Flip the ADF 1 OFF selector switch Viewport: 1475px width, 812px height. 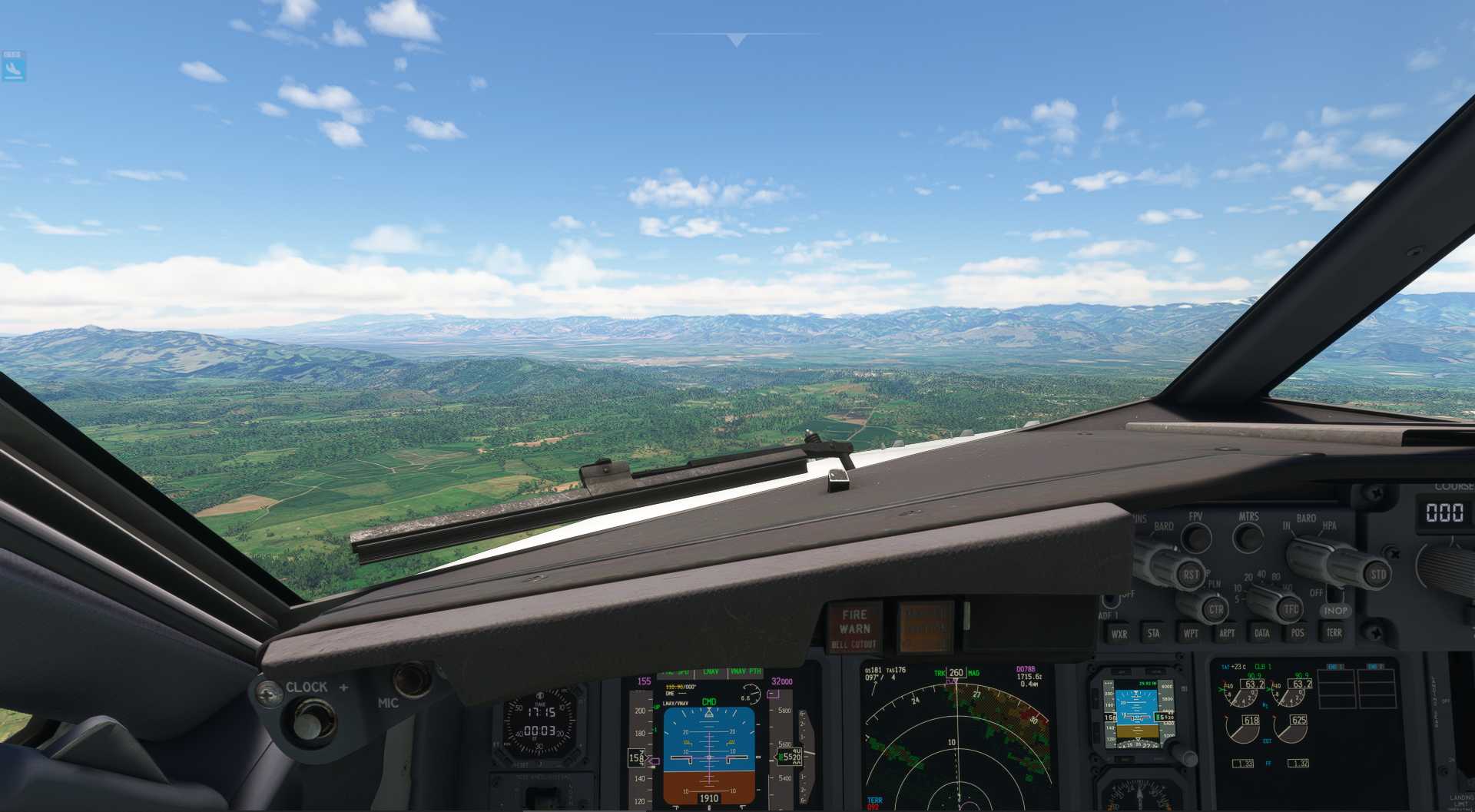tap(1112, 599)
